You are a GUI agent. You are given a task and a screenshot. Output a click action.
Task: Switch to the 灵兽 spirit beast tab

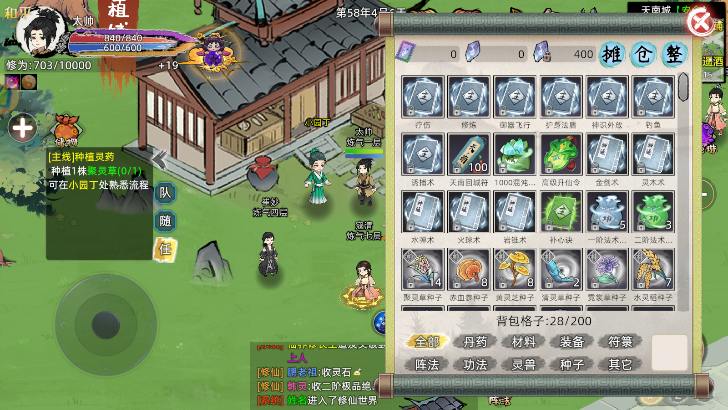[x=524, y=364]
